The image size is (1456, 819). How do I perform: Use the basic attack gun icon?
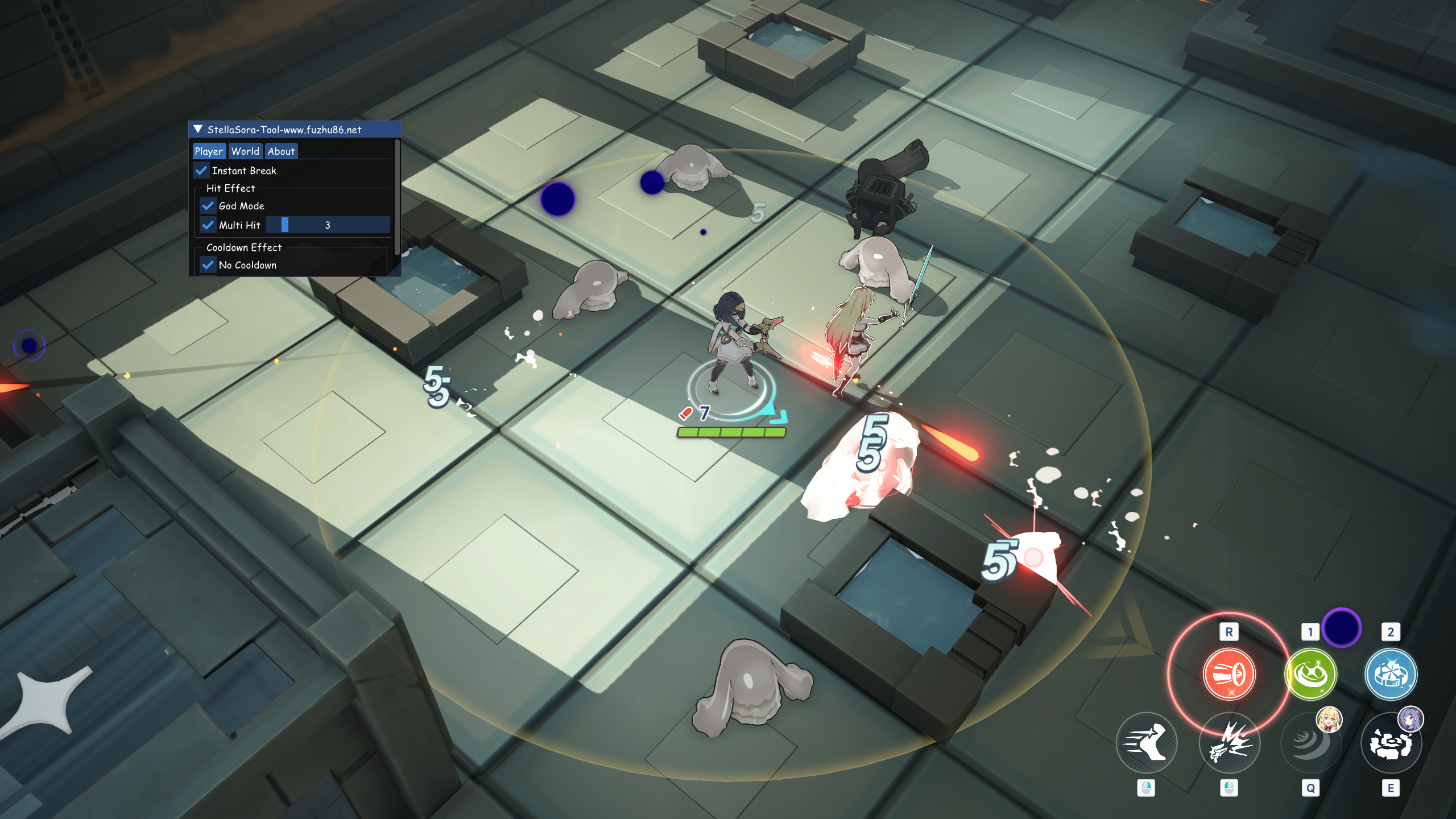coord(1229,743)
